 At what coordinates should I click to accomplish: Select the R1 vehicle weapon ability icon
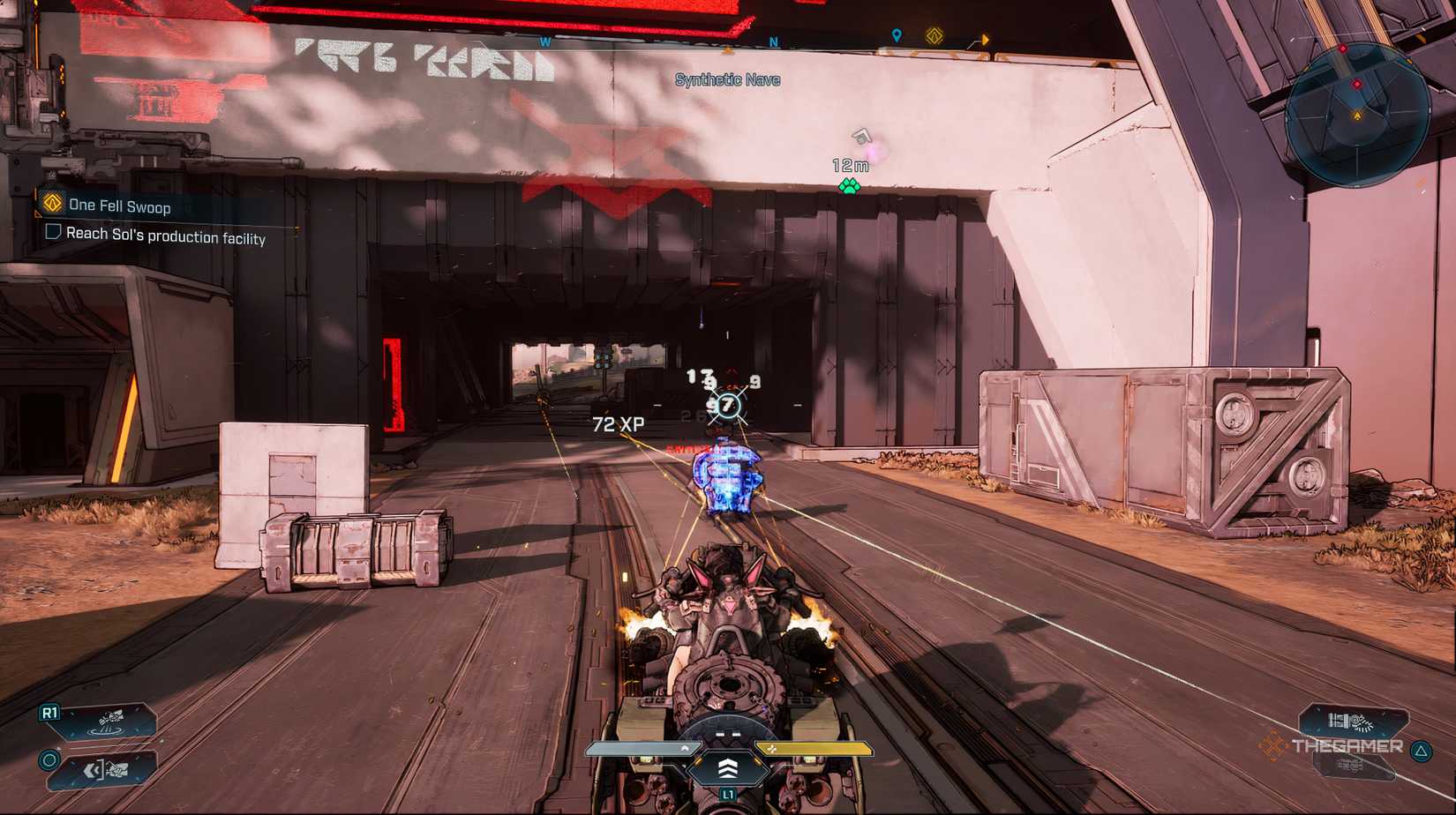point(108,720)
